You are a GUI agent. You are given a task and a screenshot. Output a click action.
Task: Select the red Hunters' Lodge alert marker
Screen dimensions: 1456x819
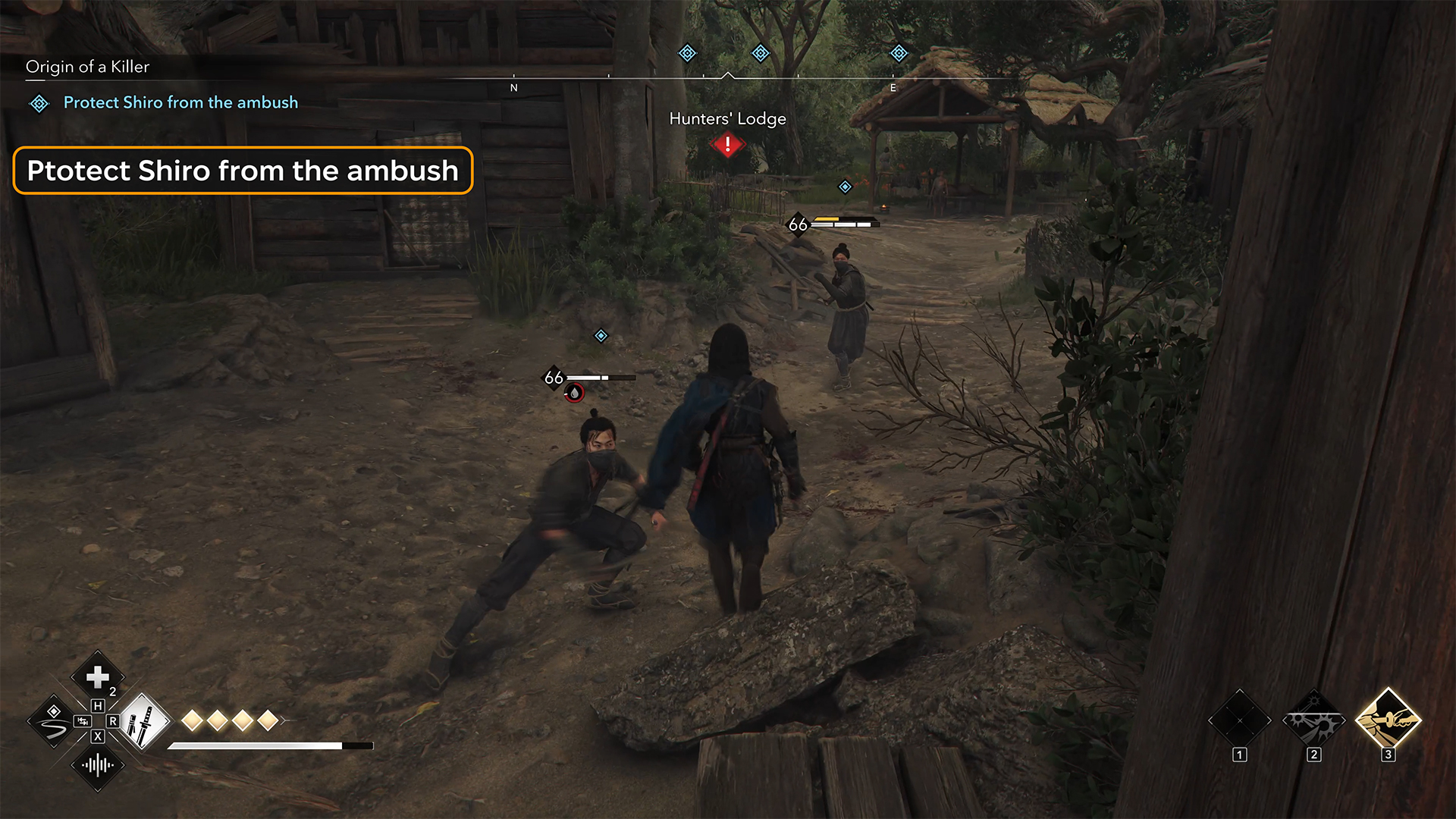(728, 144)
